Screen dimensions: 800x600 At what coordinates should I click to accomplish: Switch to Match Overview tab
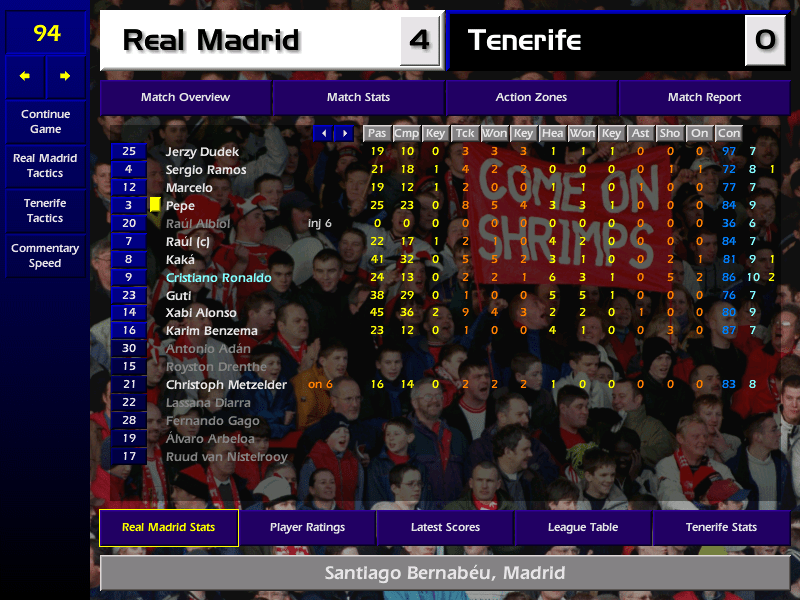coord(185,98)
